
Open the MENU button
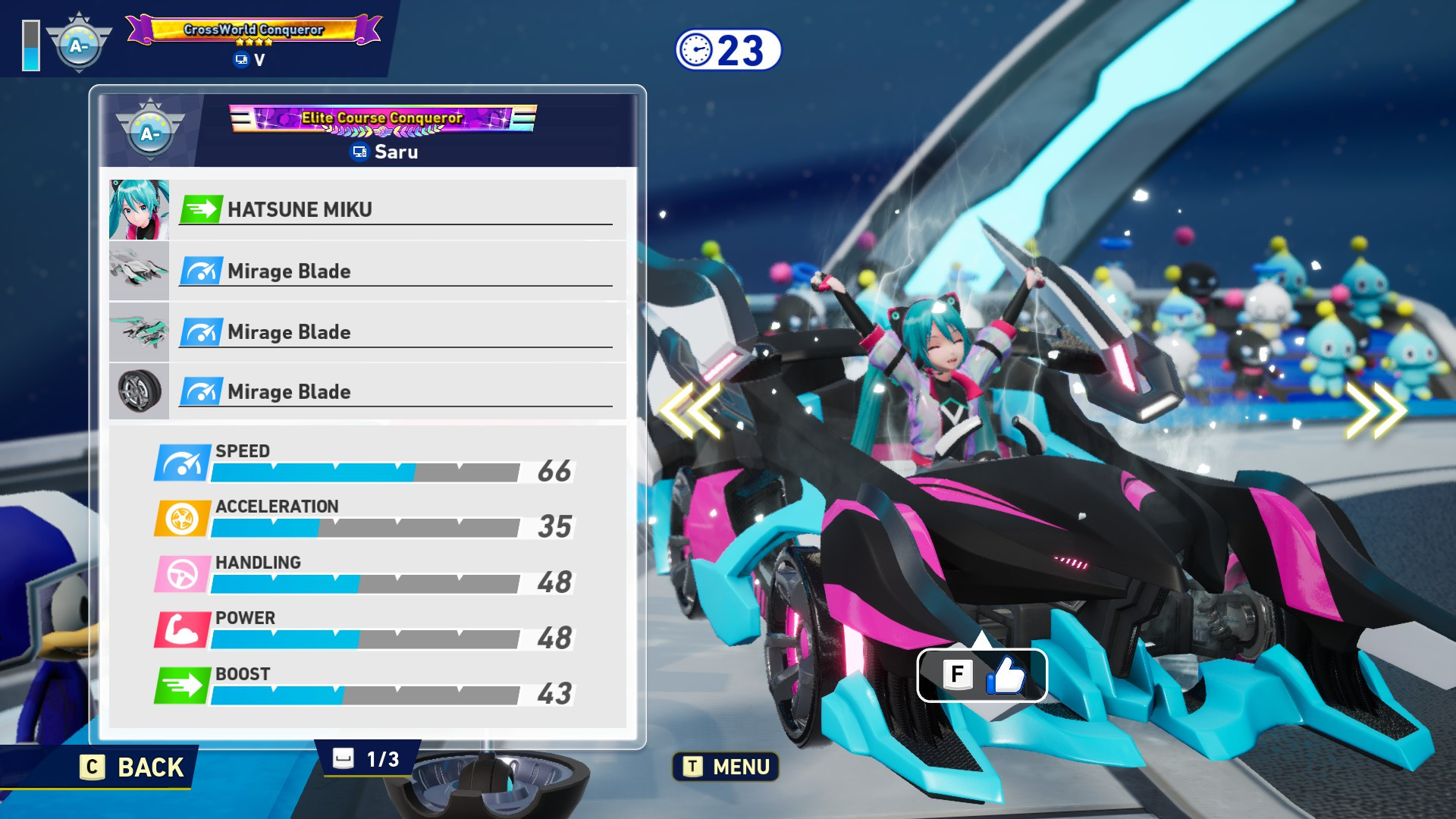pyautogui.click(x=726, y=767)
